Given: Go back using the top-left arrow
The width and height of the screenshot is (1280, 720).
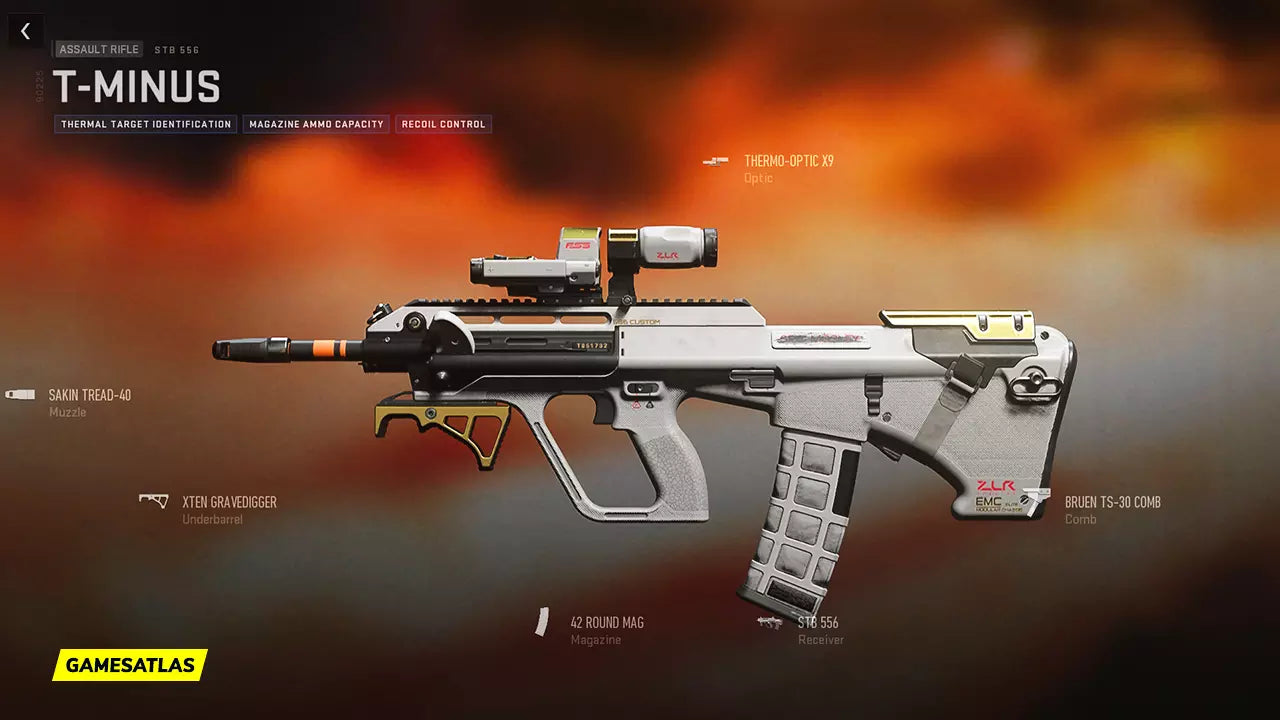Looking at the screenshot, I should [x=25, y=31].
